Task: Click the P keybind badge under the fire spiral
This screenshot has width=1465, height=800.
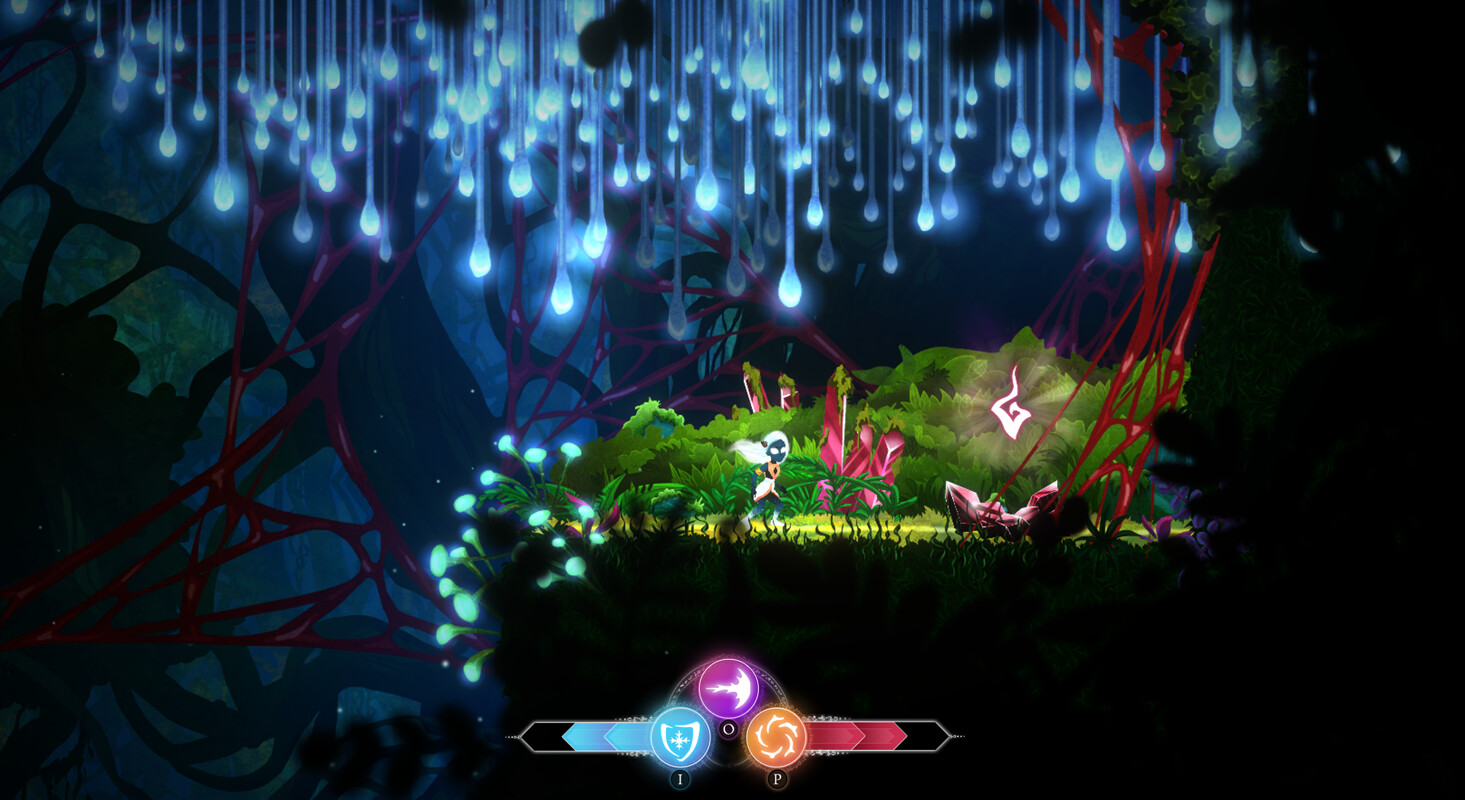Action: tap(776, 777)
